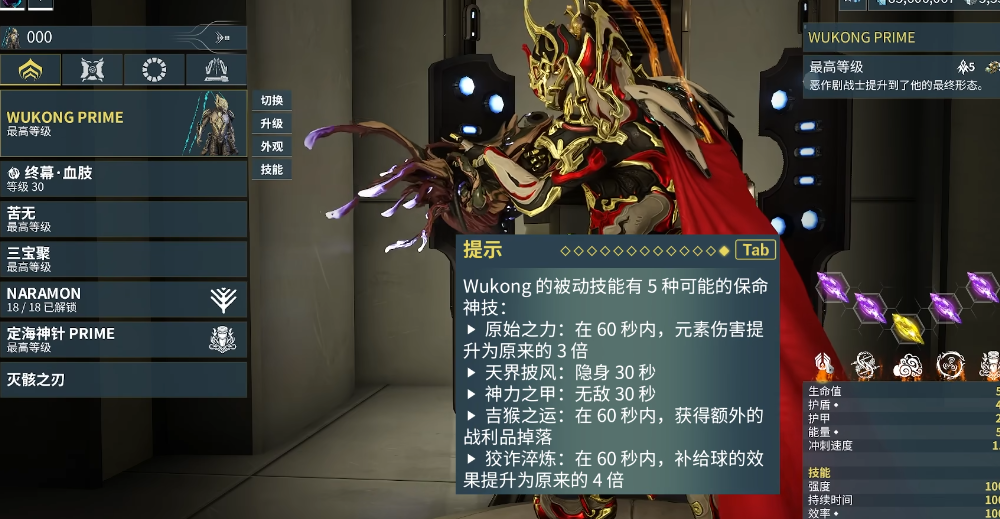Open the 外观 (Appearance) menu
The height and width of the screenshot is (519, 1000).
(272, 146)
